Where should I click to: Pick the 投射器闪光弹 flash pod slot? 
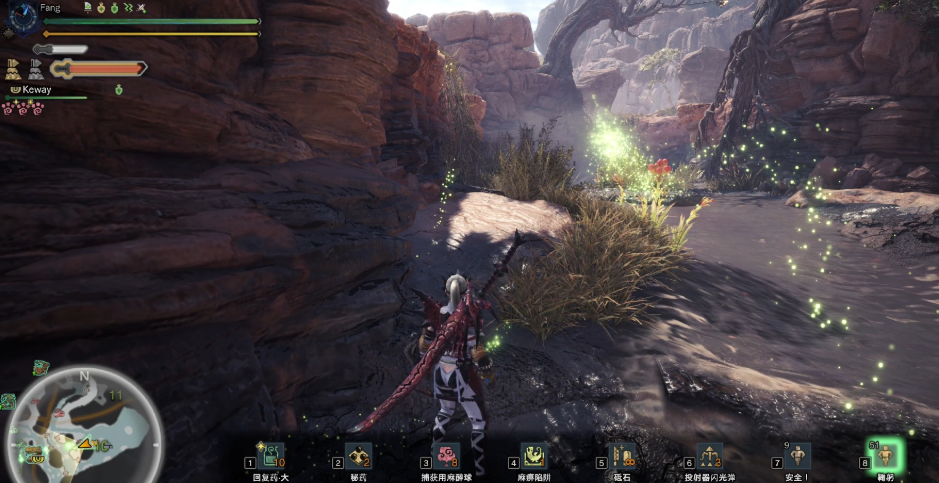pos(709,456)
